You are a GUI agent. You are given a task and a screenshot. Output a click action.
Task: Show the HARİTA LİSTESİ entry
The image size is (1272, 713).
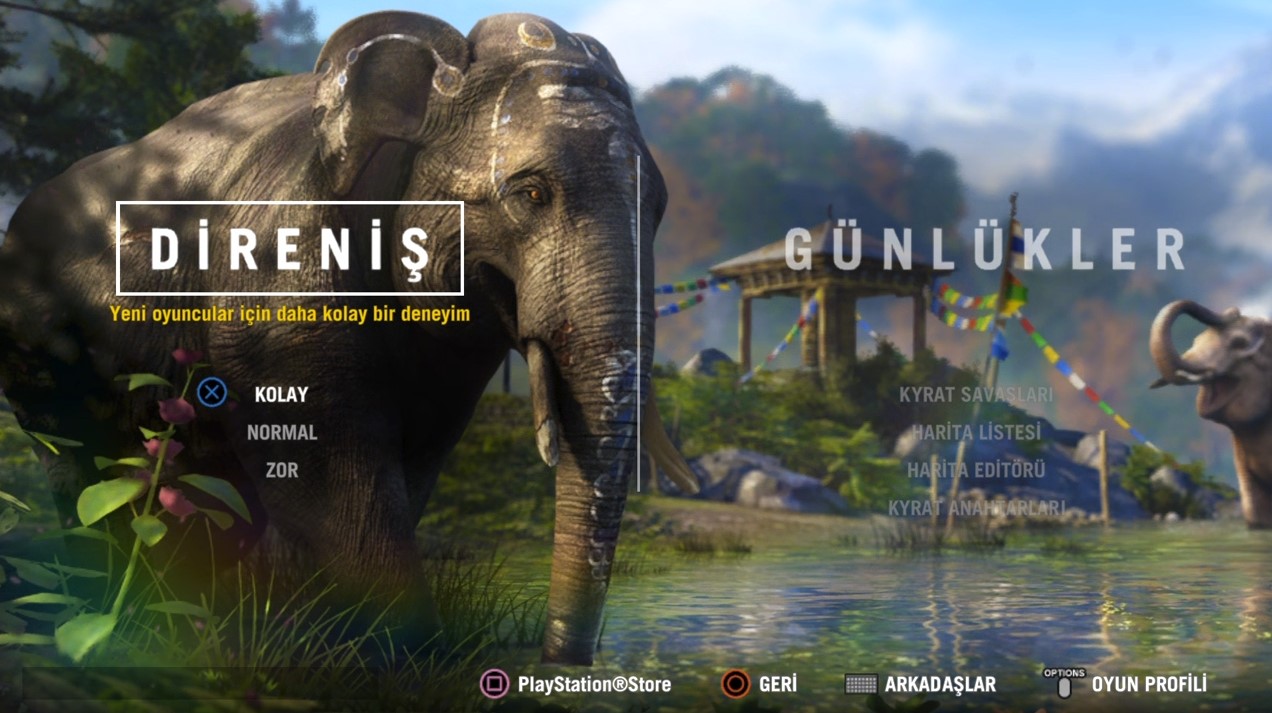[x=976, y=433]
